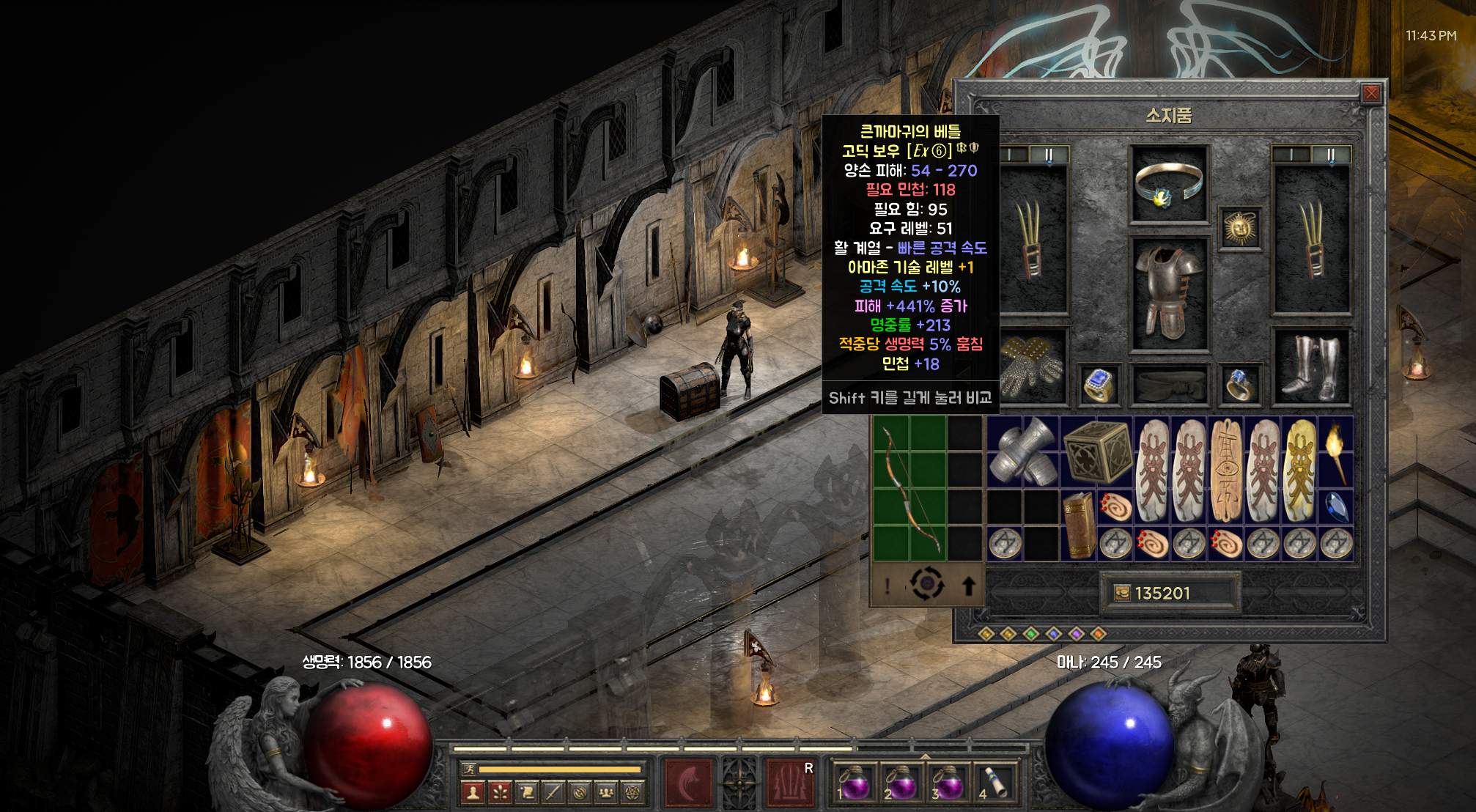Screen dimensions: 1476x812
Task: Select the circlet in the helmet slot
Action: click(x=1168, y=183)
